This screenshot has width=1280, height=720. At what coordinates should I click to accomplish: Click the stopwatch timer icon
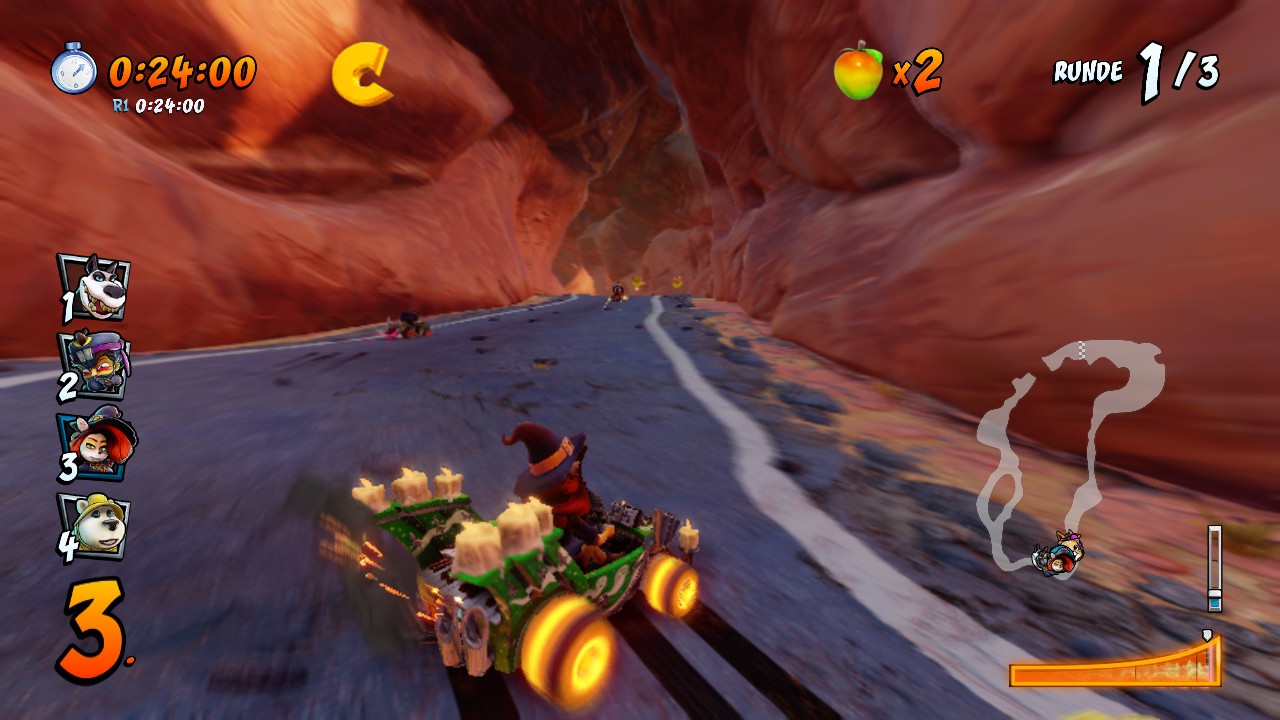(75, 69)
